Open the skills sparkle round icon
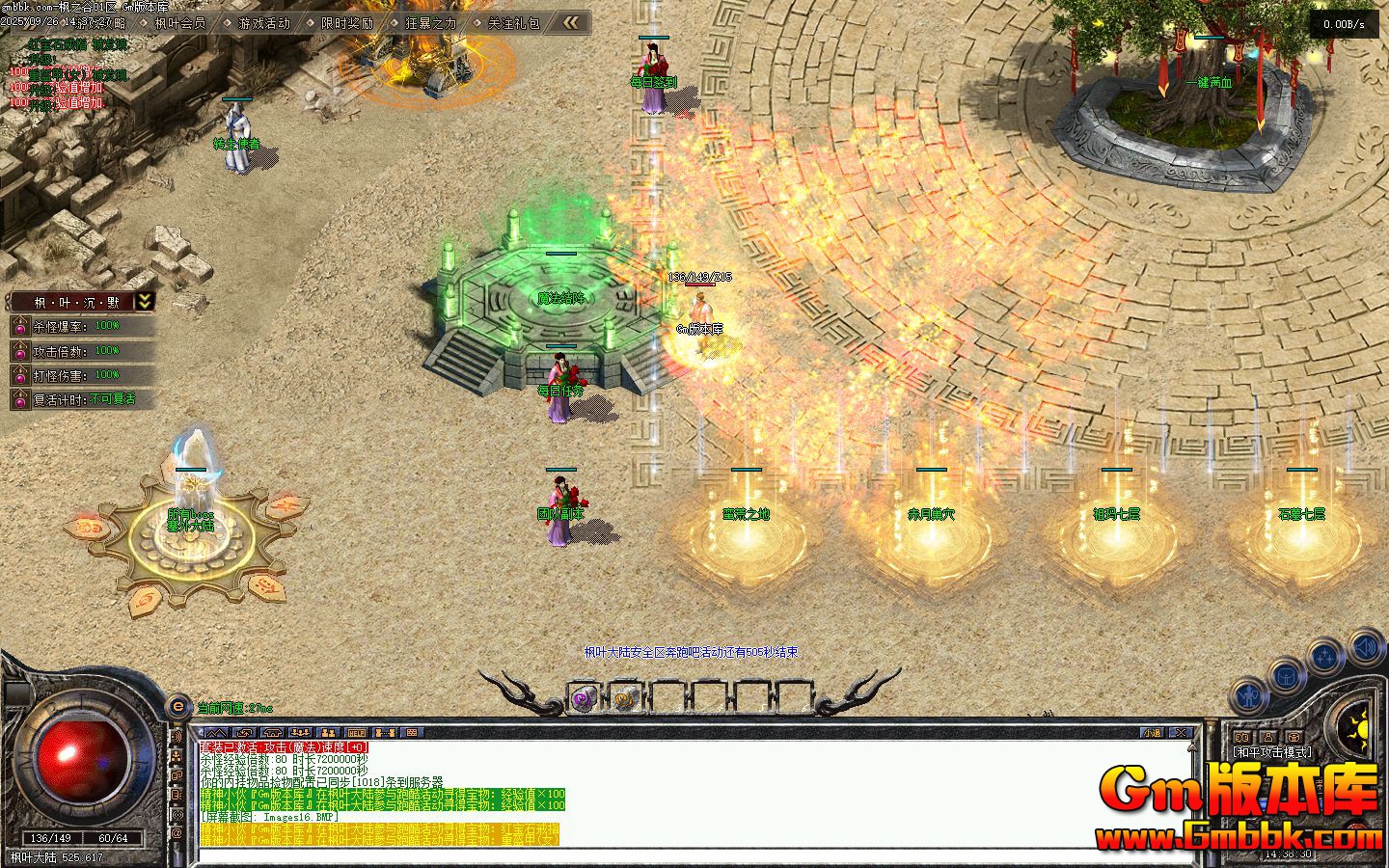Image resolution: width=1389 pixels, height=868 pixels. pyautogui.click(x=1326, y=657)
